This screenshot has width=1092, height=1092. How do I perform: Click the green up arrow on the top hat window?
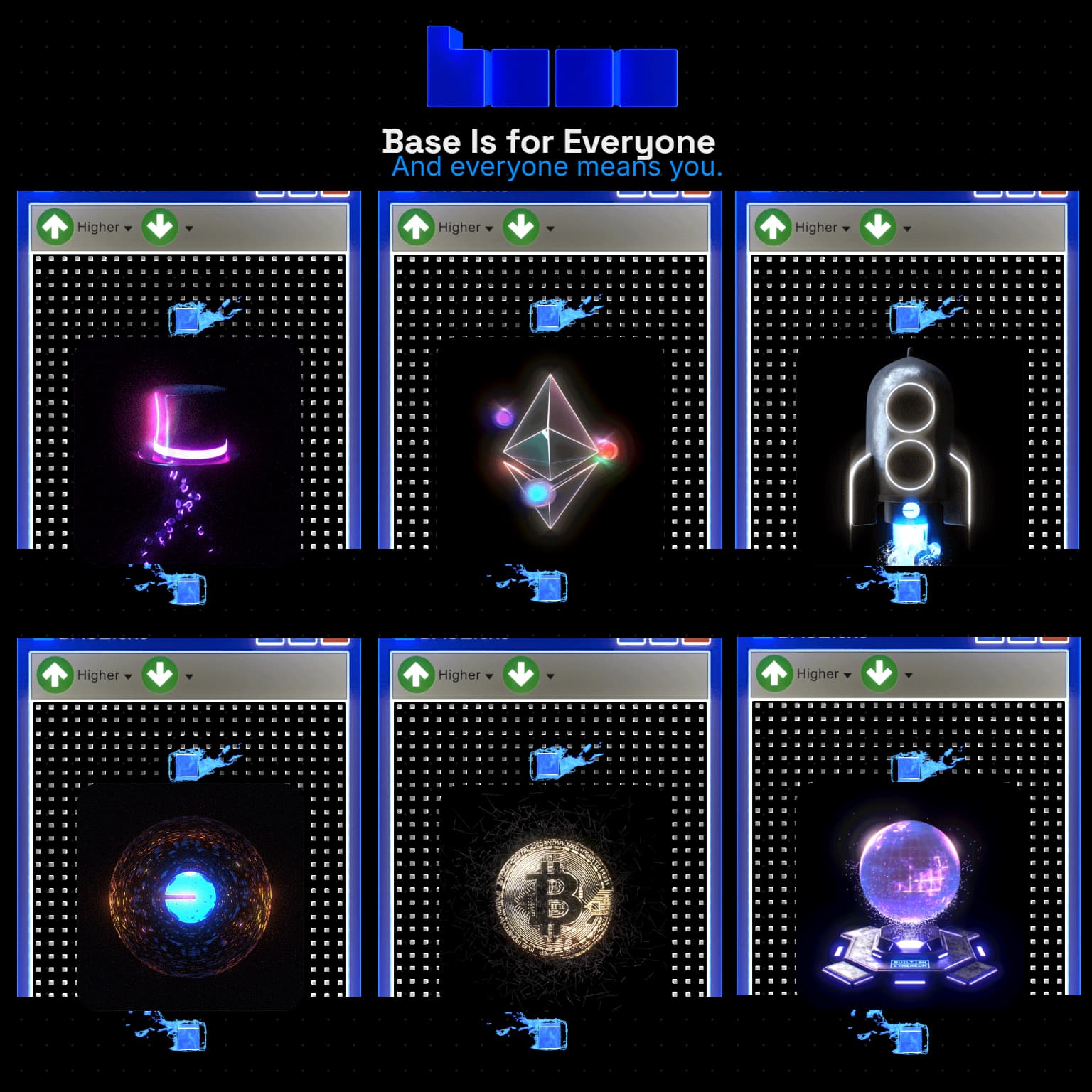tap(55, 227)
